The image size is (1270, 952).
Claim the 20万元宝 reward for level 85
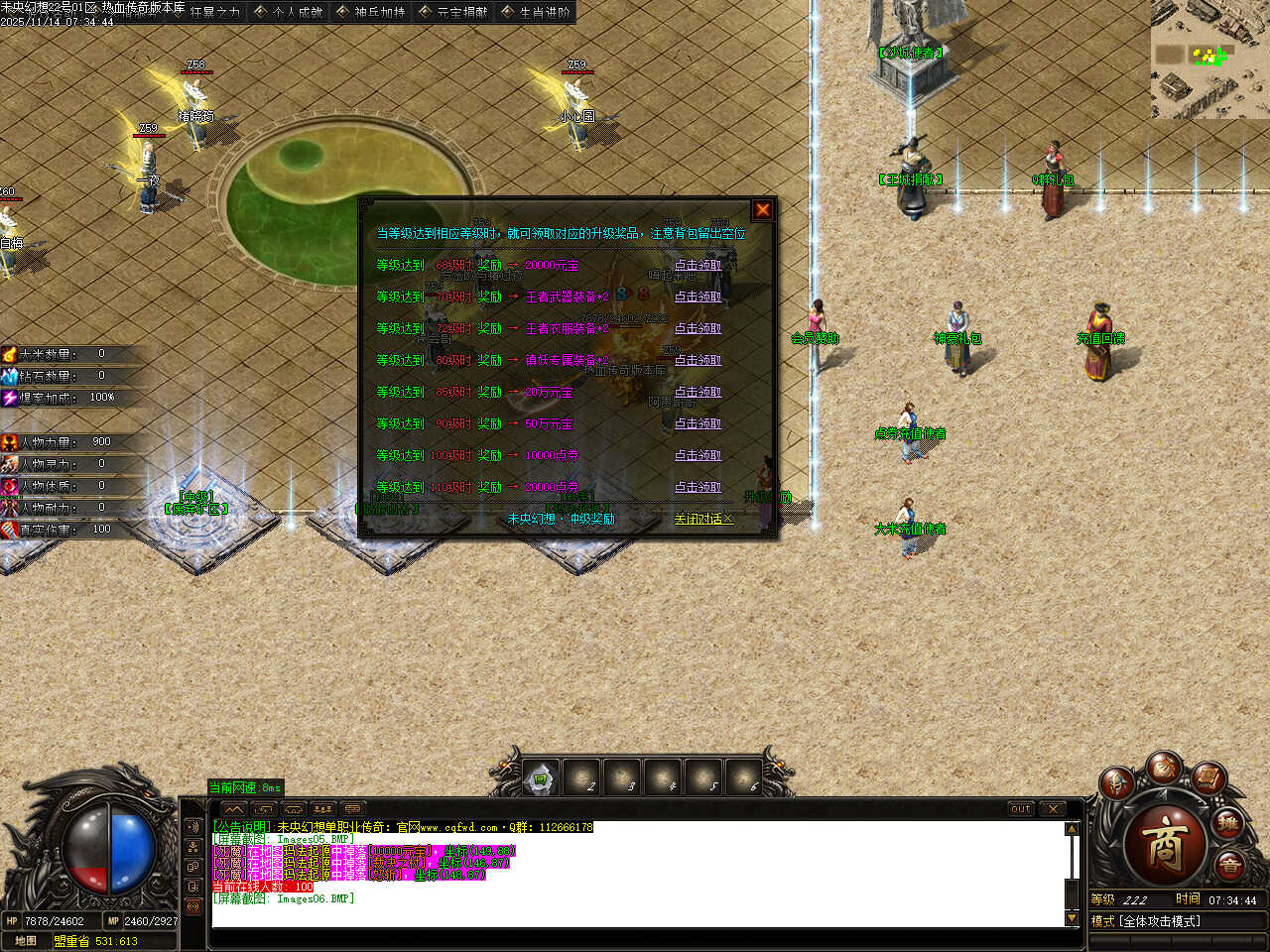[x=698, y=392]
